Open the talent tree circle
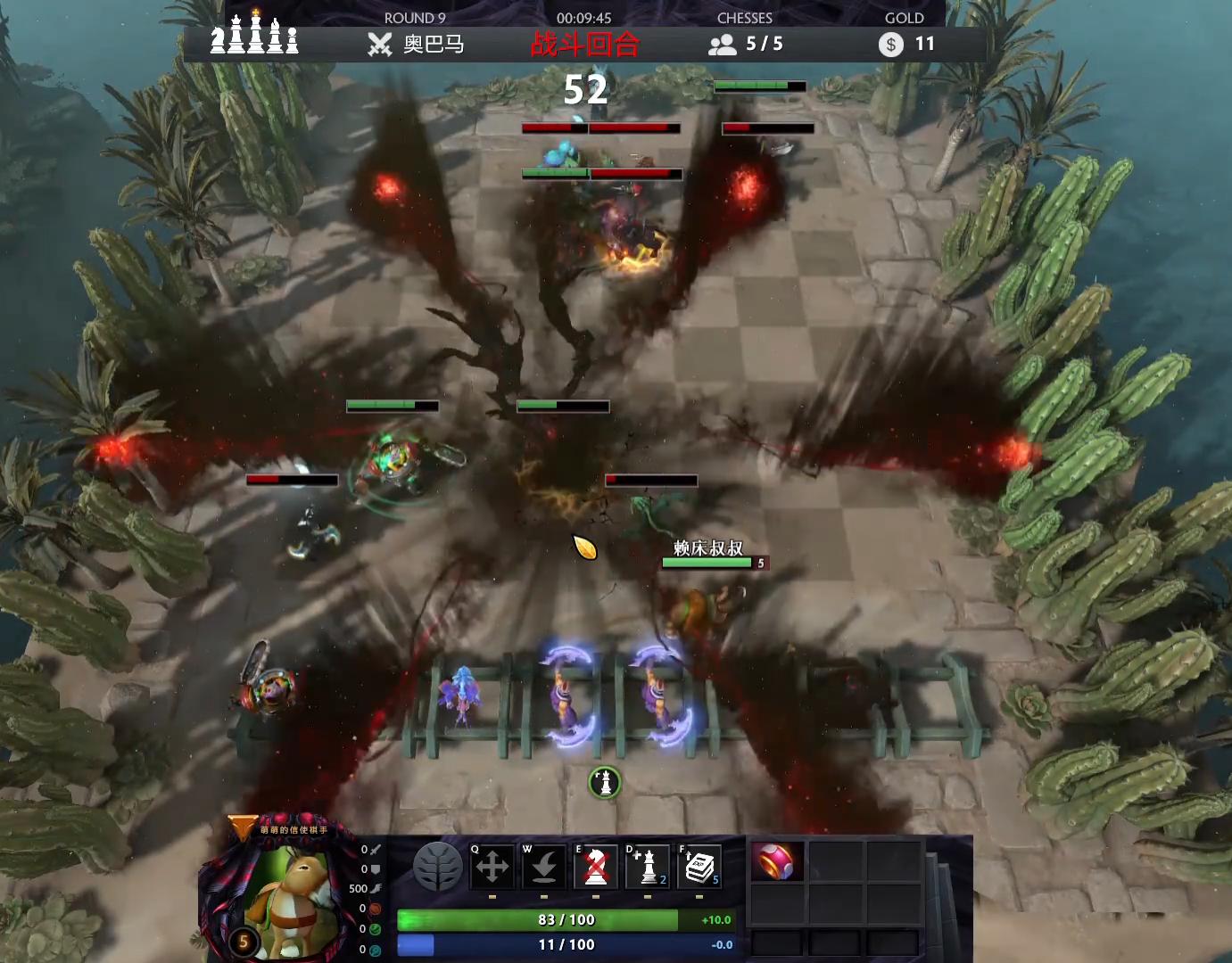The height and width of the screenshot is (963, 1232). (x=438, y=866)
